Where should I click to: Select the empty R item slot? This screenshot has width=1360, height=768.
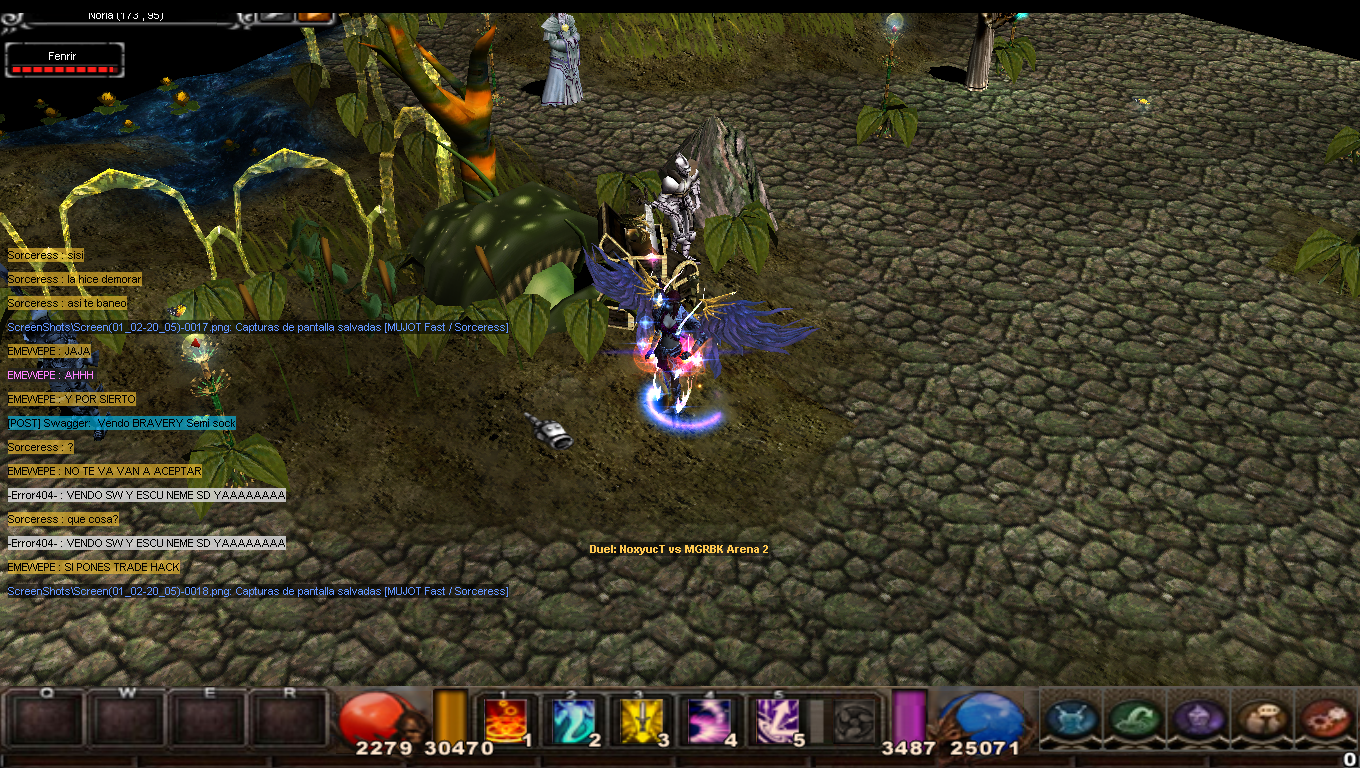point(289,720)
